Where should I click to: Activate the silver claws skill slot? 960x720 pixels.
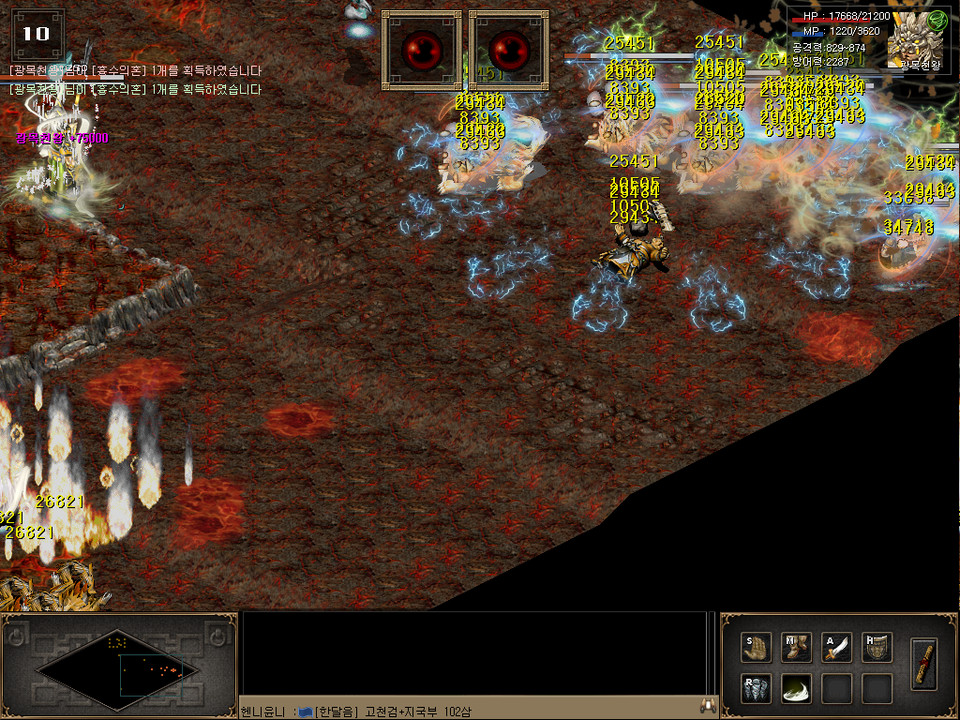(757, 688)
